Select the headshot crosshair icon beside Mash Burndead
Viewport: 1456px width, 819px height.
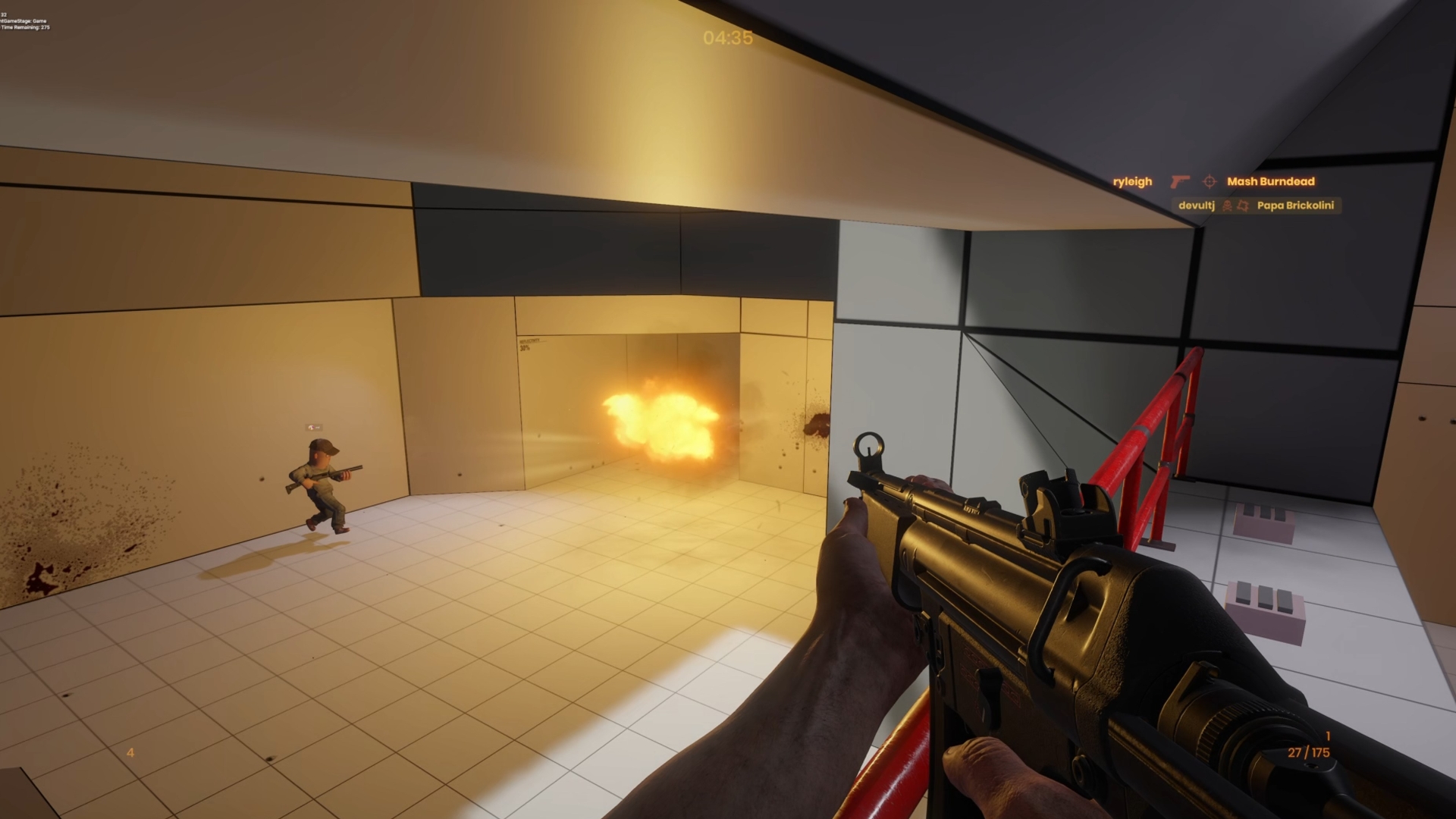(1211, 183)
